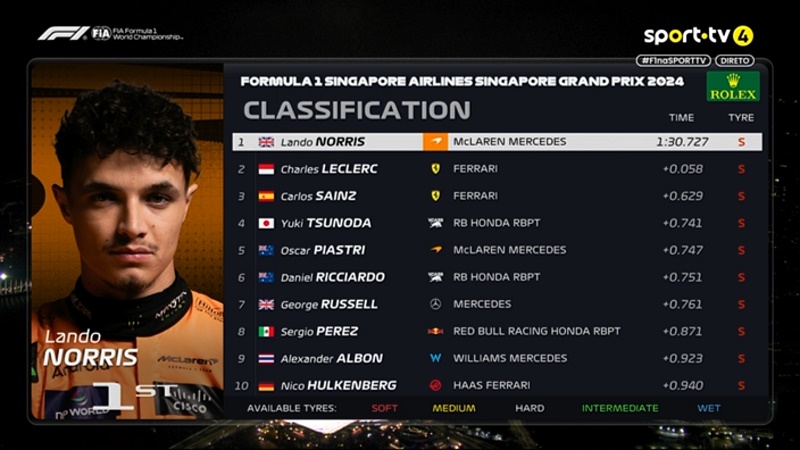Select Nico Hulkenberg's classification row
This screenshot has width=800, height=450.
(x=496, y=385)
